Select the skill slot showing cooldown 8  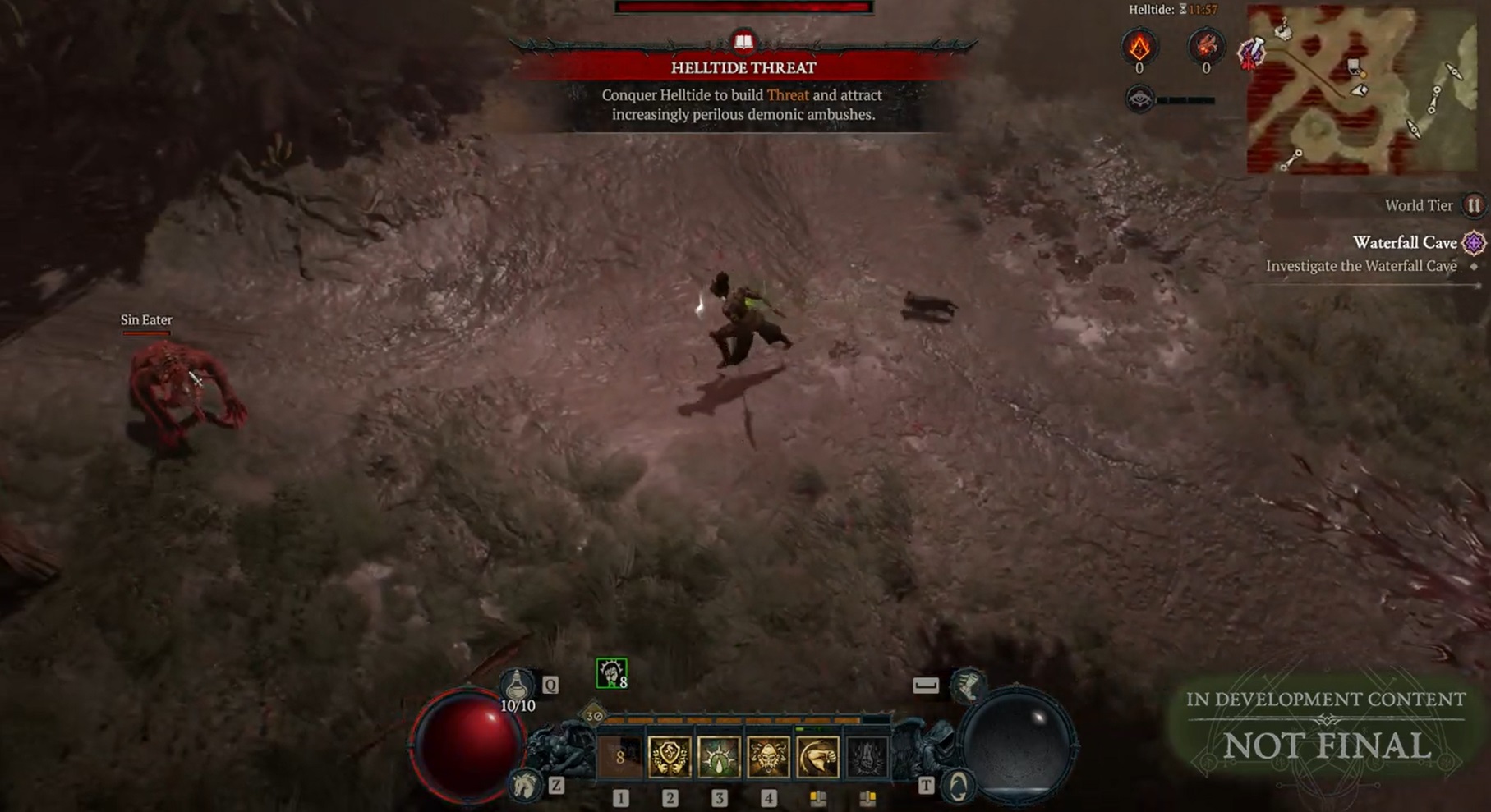click(620, 757)
